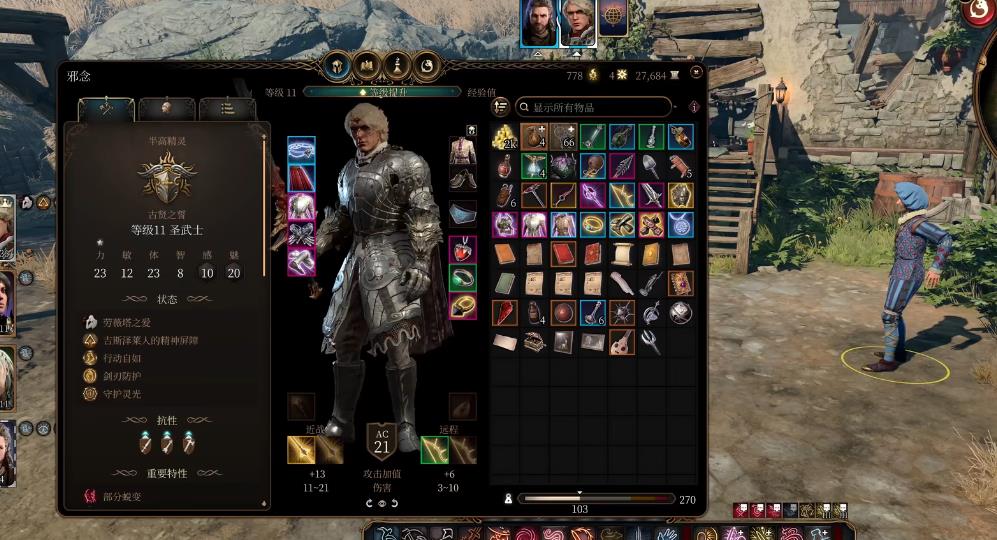The image size is (997, 540).
Task: Click the green ring equipment slot
Action: (x=462, y=277)
